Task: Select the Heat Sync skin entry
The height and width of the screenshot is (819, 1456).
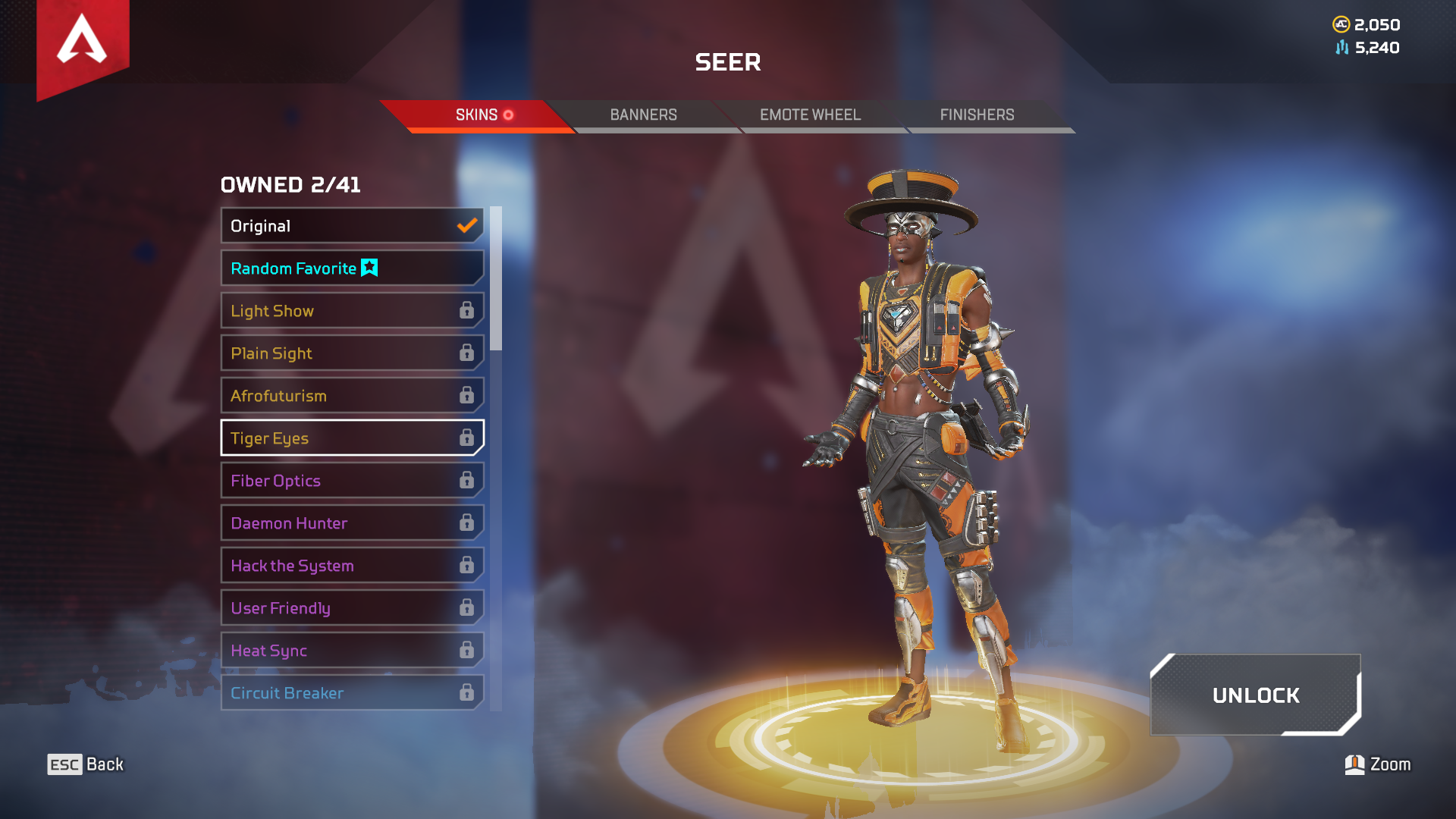Action: coord(318,650)
